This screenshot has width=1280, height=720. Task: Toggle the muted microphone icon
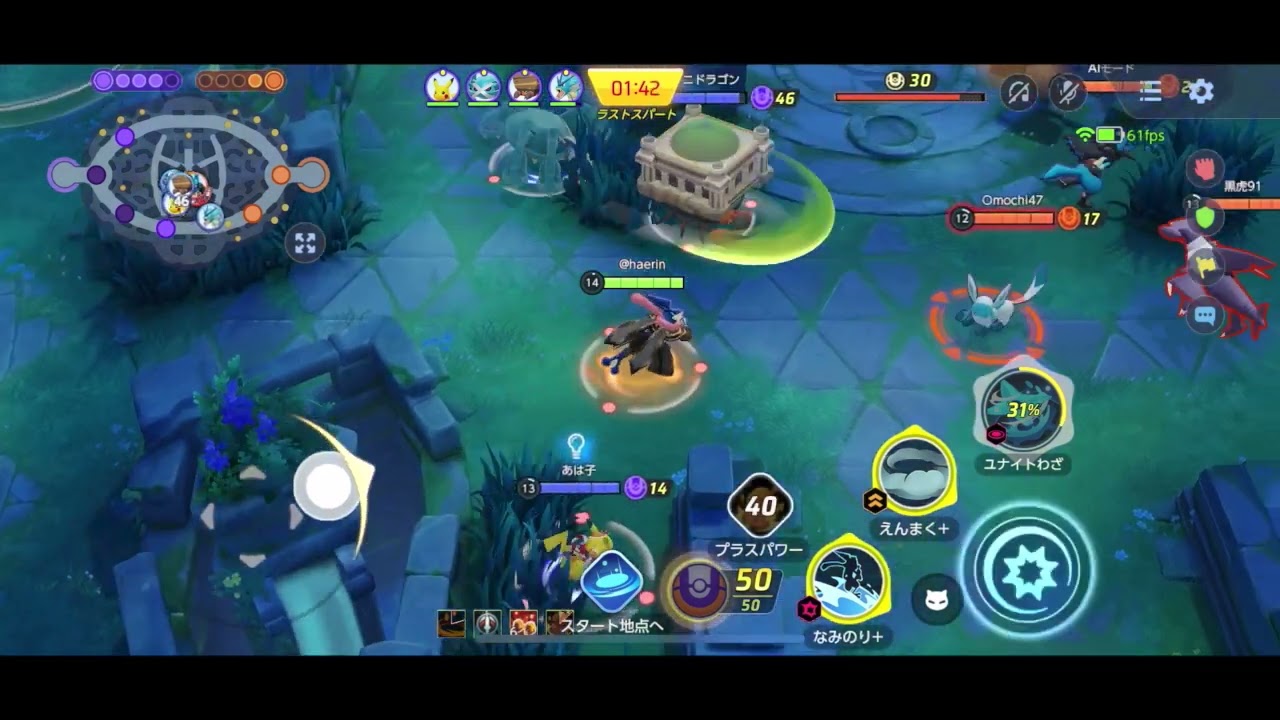pos(1067,92)
